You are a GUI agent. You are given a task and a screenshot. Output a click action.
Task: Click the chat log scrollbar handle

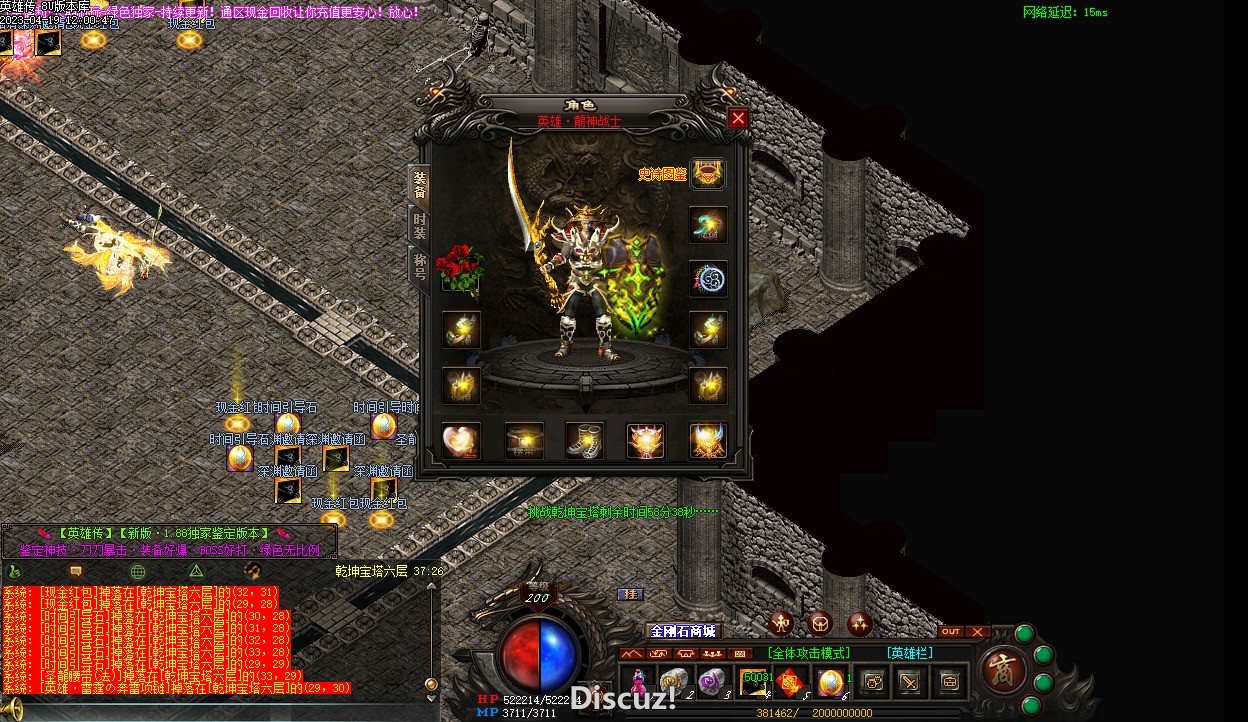[431, 684]
